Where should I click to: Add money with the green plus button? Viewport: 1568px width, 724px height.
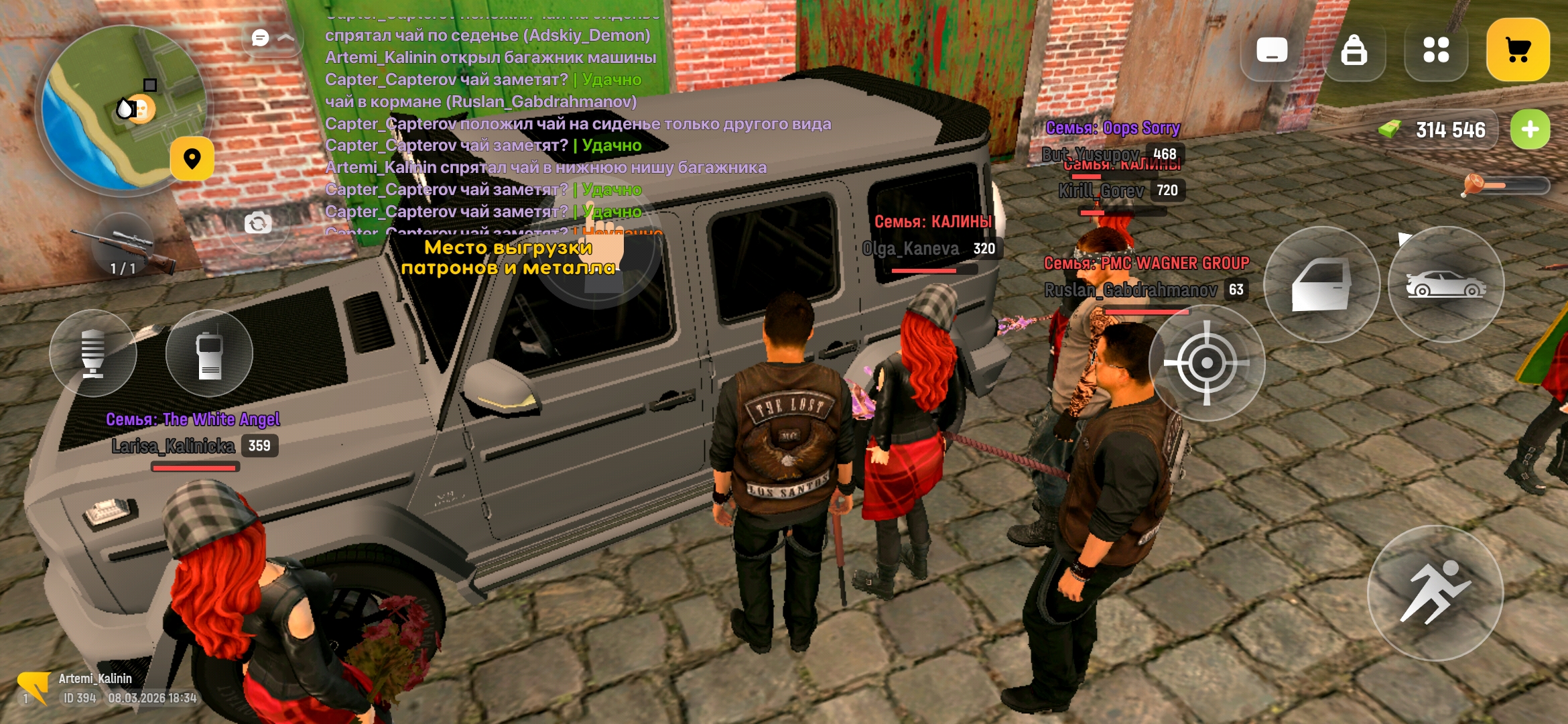click(x=1530, y=129)
